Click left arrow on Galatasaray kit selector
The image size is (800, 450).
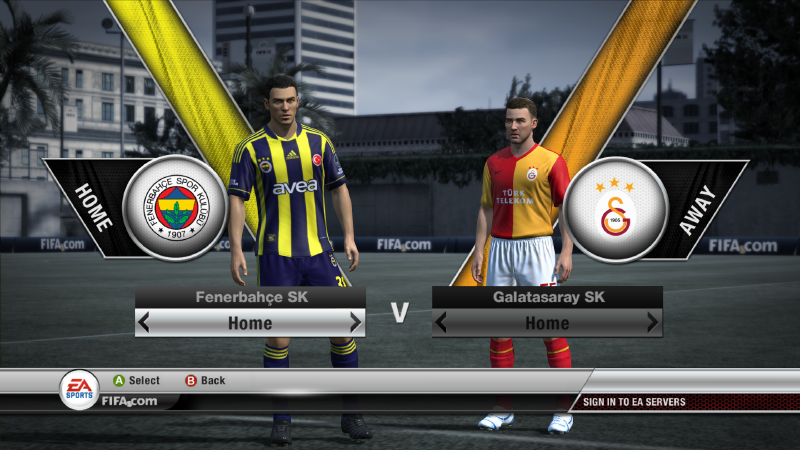click(442, 323)
